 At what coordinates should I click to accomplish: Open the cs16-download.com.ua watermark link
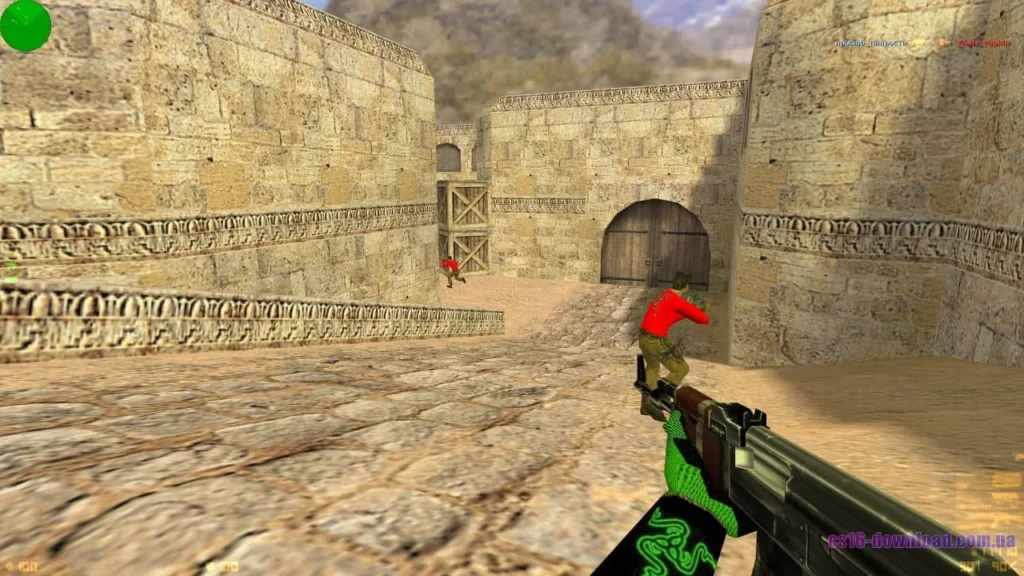[920, 541]
